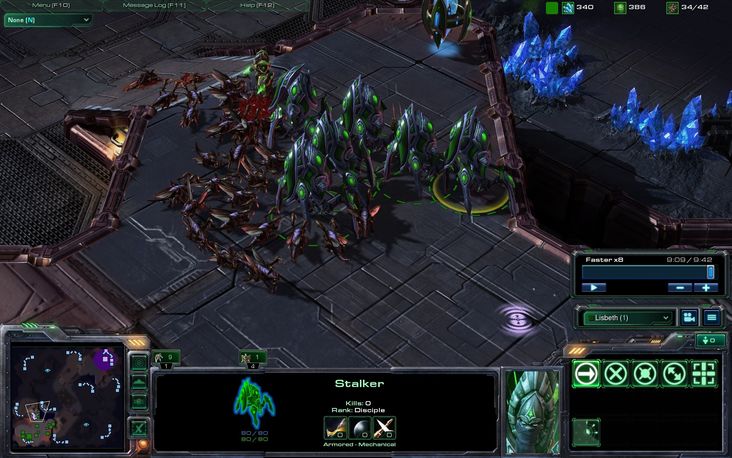732x458 pixels.
Task: Activate the Stop command icon
Action: click(616, 374)
